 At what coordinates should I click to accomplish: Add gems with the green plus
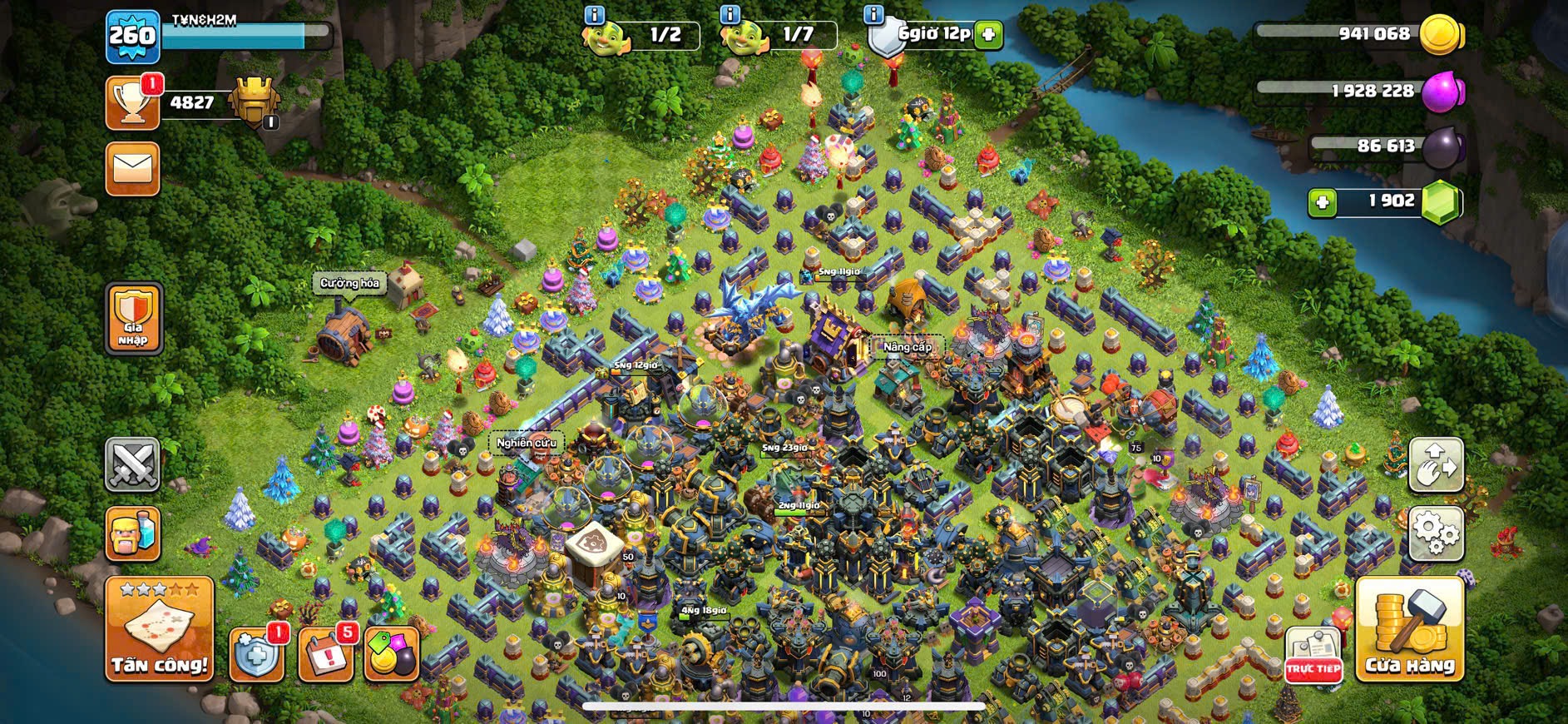[x=1322, y=202]
